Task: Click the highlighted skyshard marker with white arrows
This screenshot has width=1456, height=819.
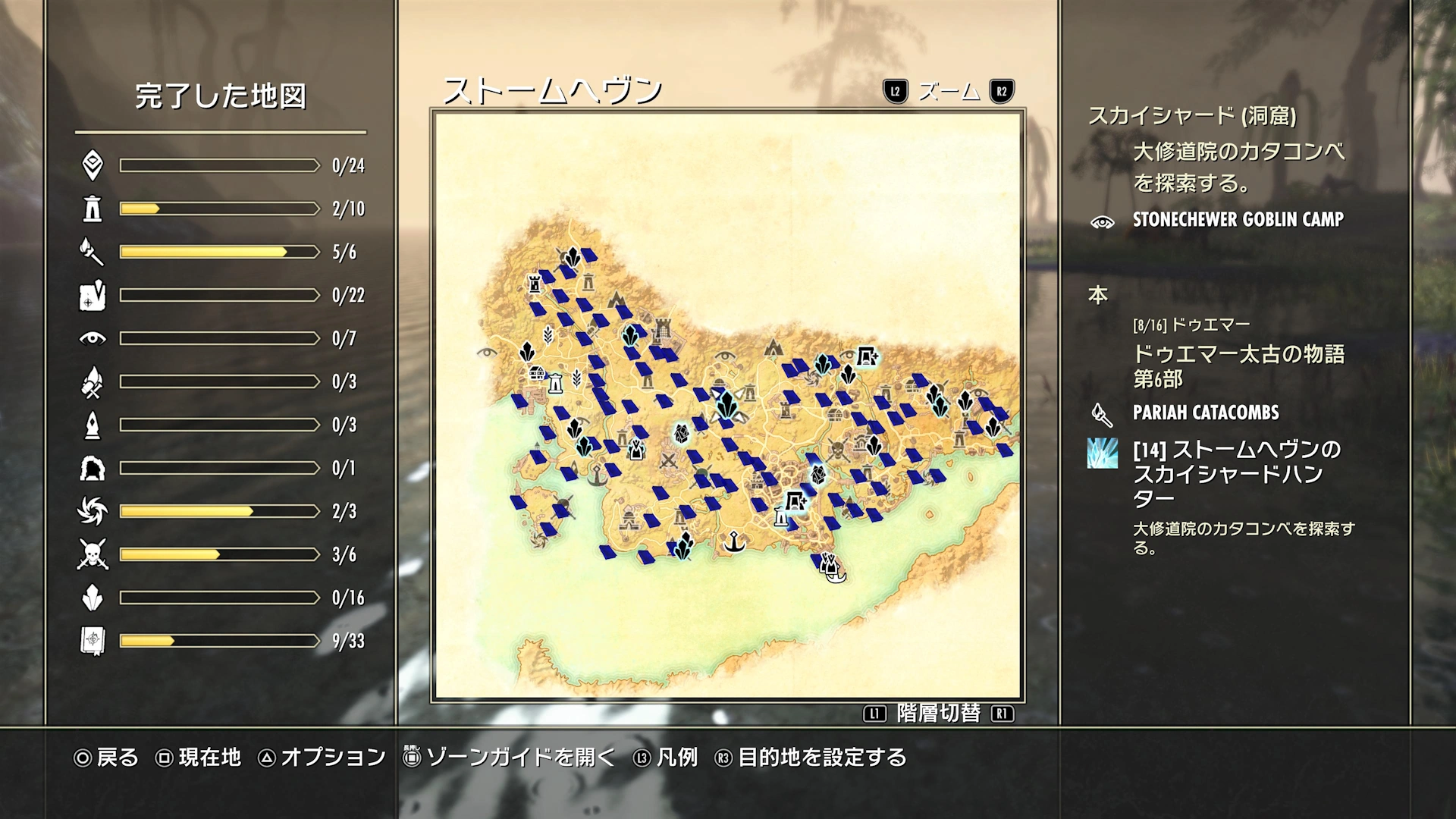Action: click(726, 406)
